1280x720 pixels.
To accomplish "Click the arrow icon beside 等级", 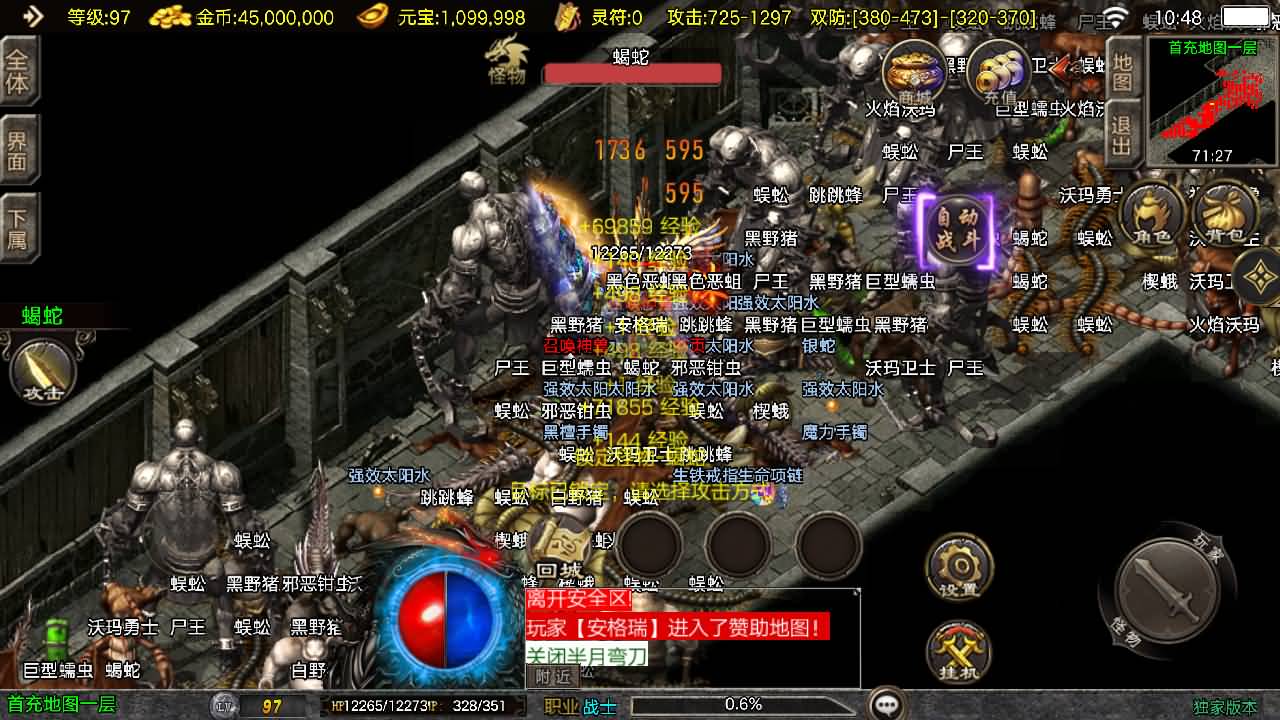I will (x=33, y=16).
